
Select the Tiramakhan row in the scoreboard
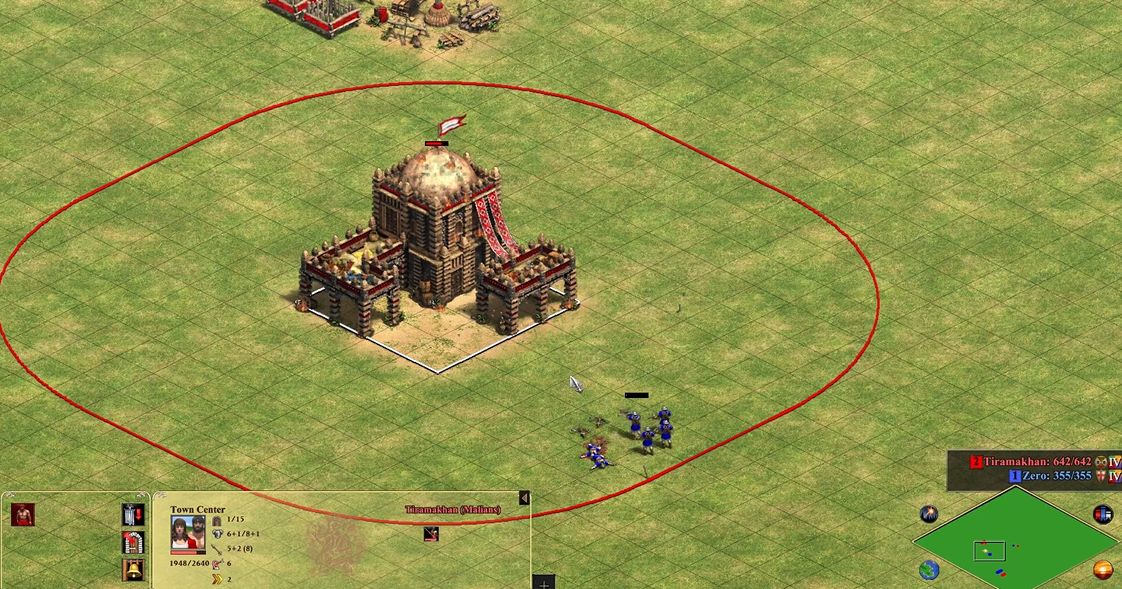coord(1038,461)
